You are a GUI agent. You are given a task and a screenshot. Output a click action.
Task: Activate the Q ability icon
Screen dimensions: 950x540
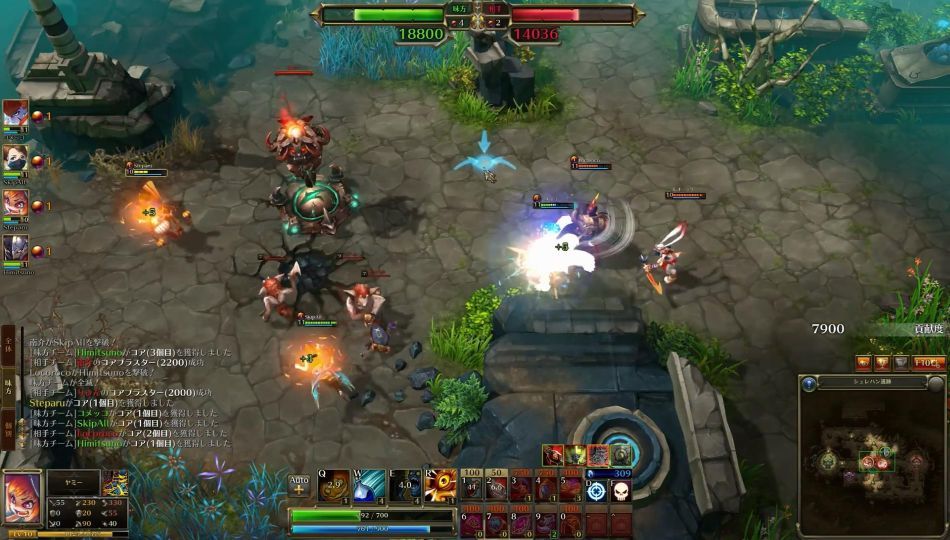[333, 485]
